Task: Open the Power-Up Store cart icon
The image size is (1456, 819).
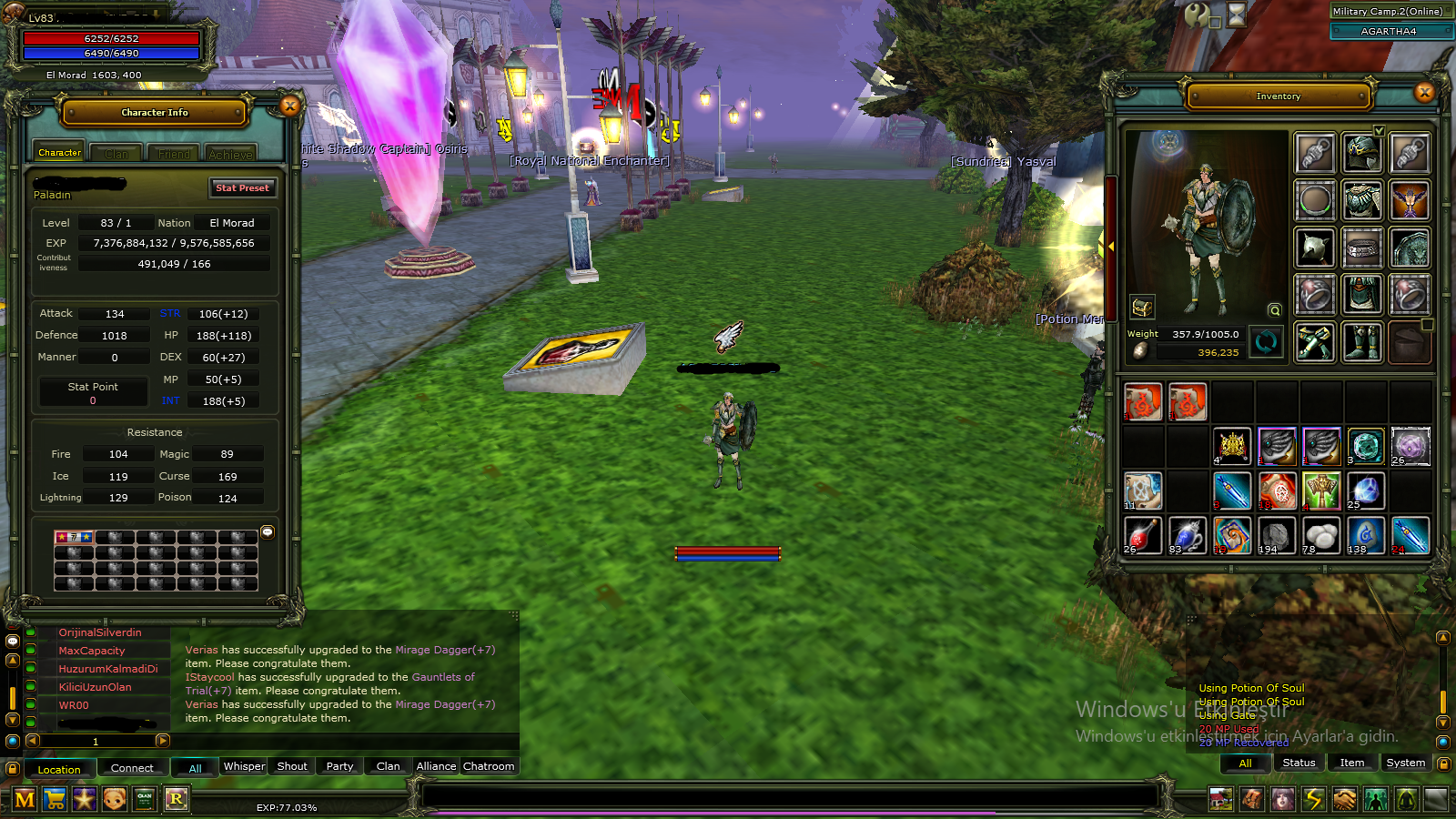Action: (x=56, y=798)
